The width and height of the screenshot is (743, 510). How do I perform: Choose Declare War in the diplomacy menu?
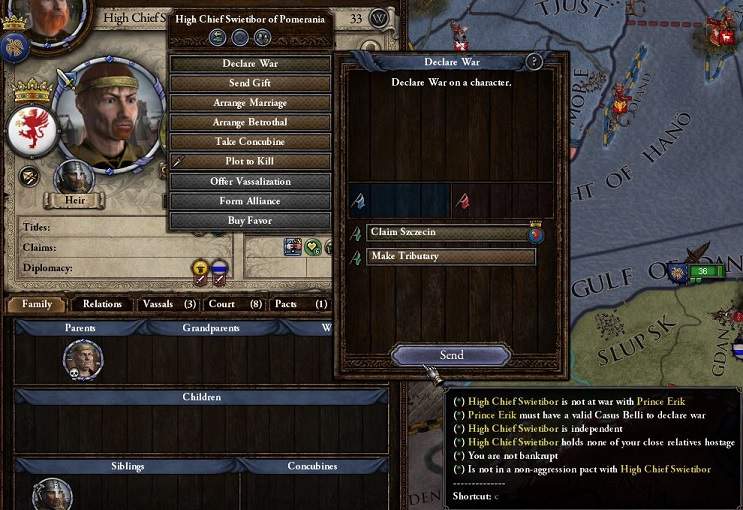pyautogui.click(x=250, y=64)
